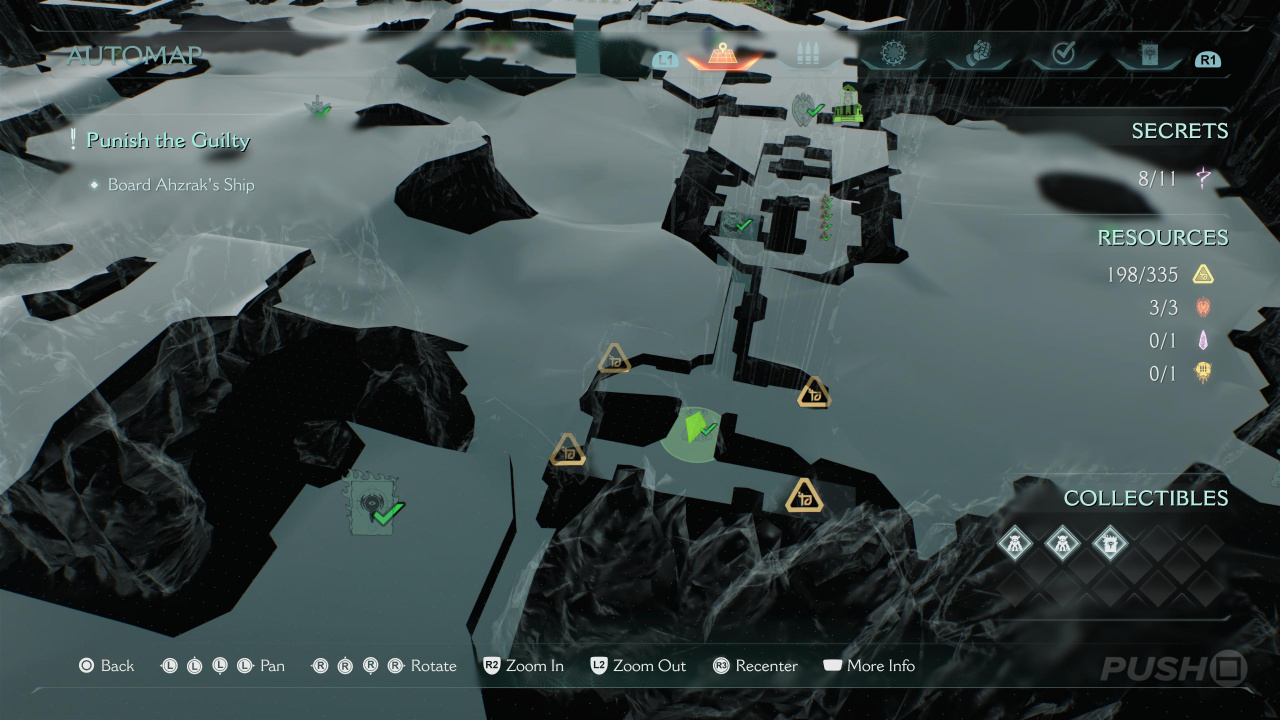
Task: Click the first collected toy collectible
Action: point(1015,544)
